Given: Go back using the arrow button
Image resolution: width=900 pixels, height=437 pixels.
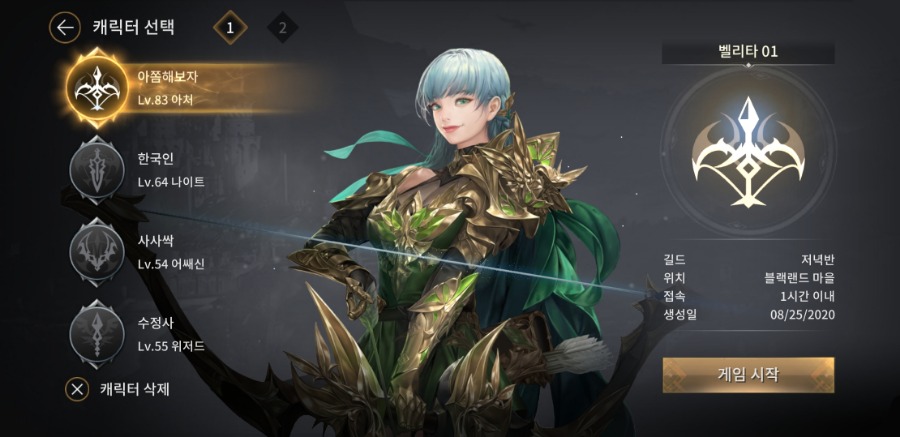Looking at the screenshot, I should click(x=65, y=28).
